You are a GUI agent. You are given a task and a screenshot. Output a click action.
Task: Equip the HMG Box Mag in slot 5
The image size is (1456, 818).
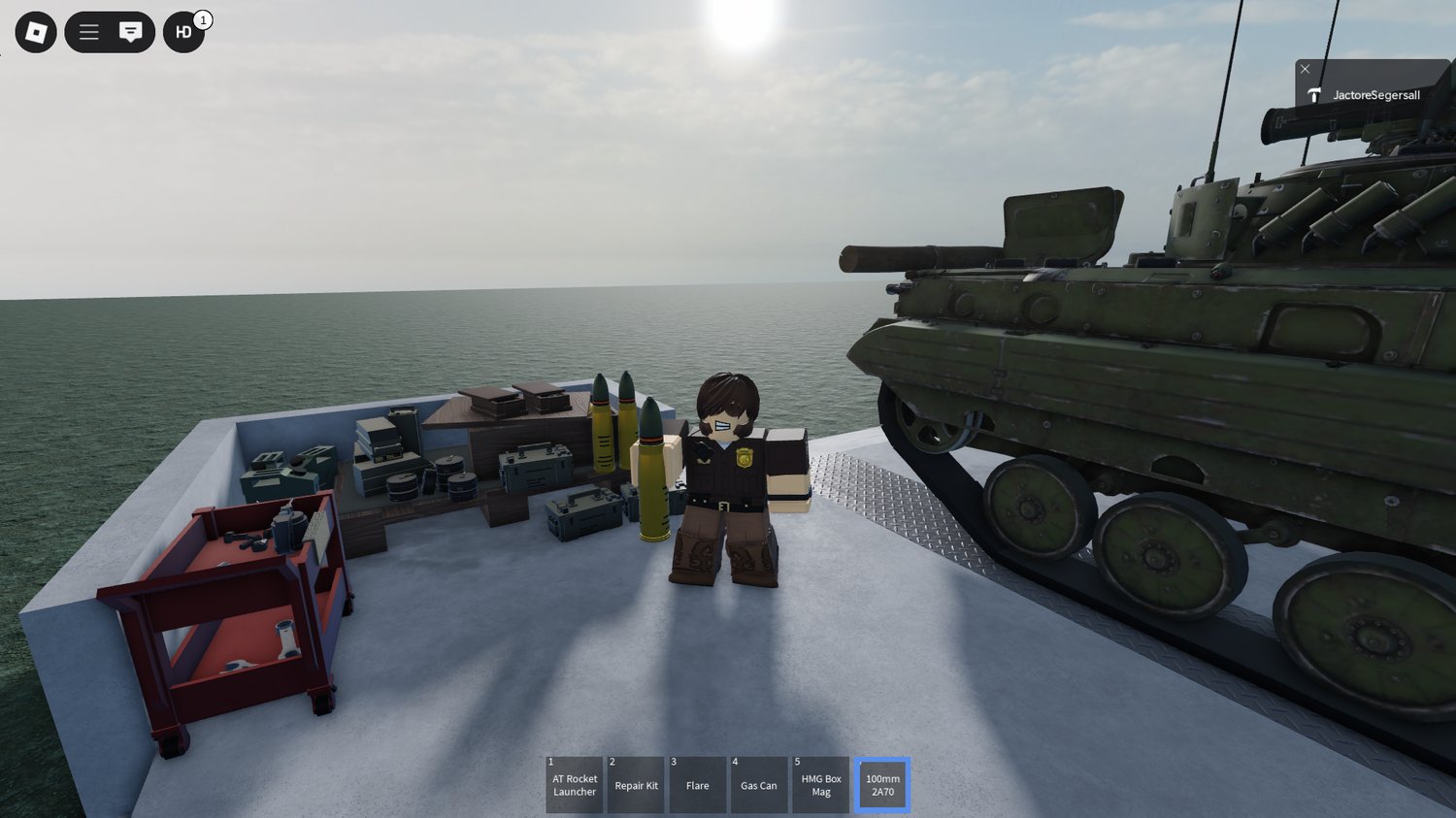coord(820,784)
